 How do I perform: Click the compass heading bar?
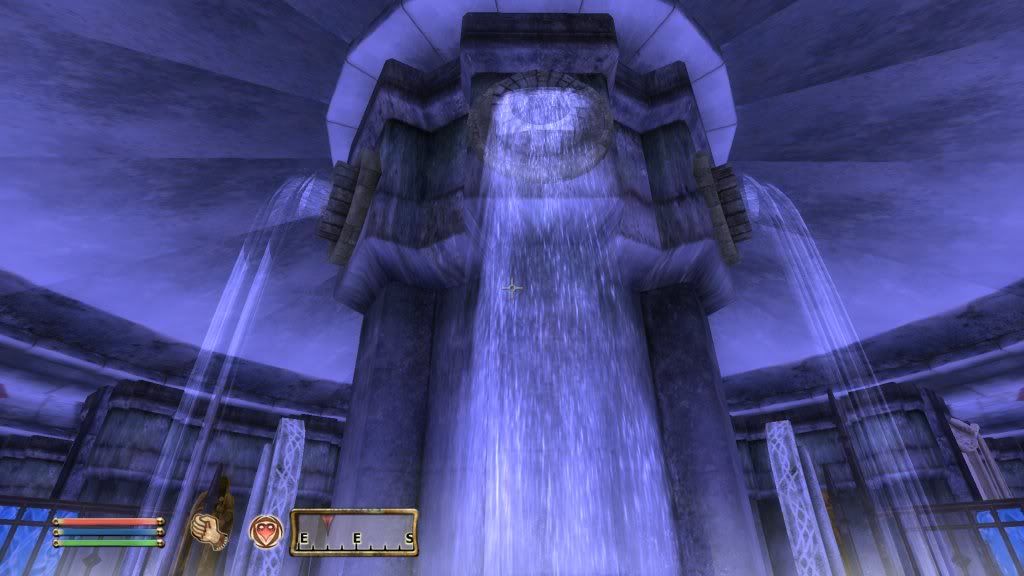click(x=353, y=532)
